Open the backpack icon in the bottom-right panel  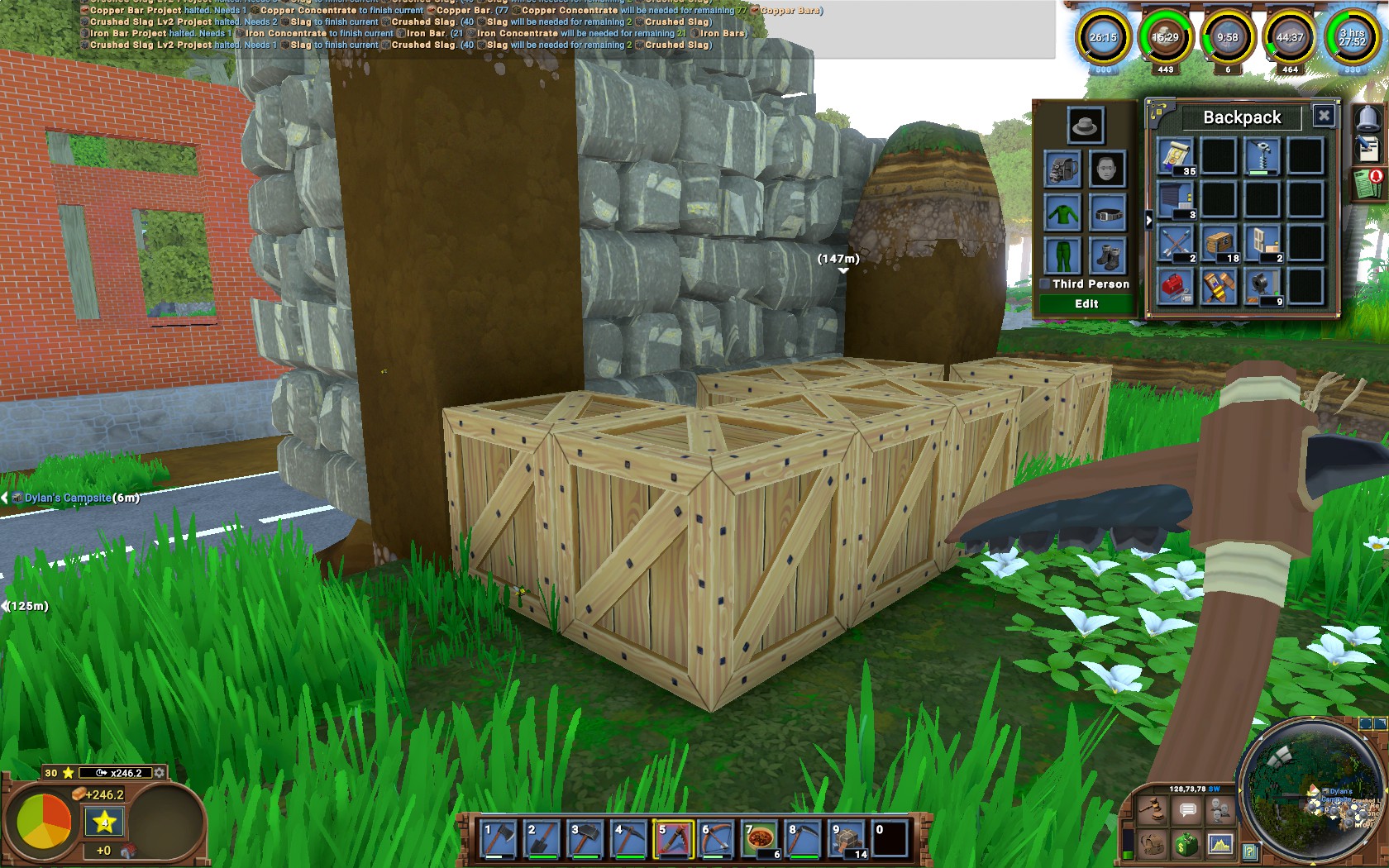(1153, 847)
